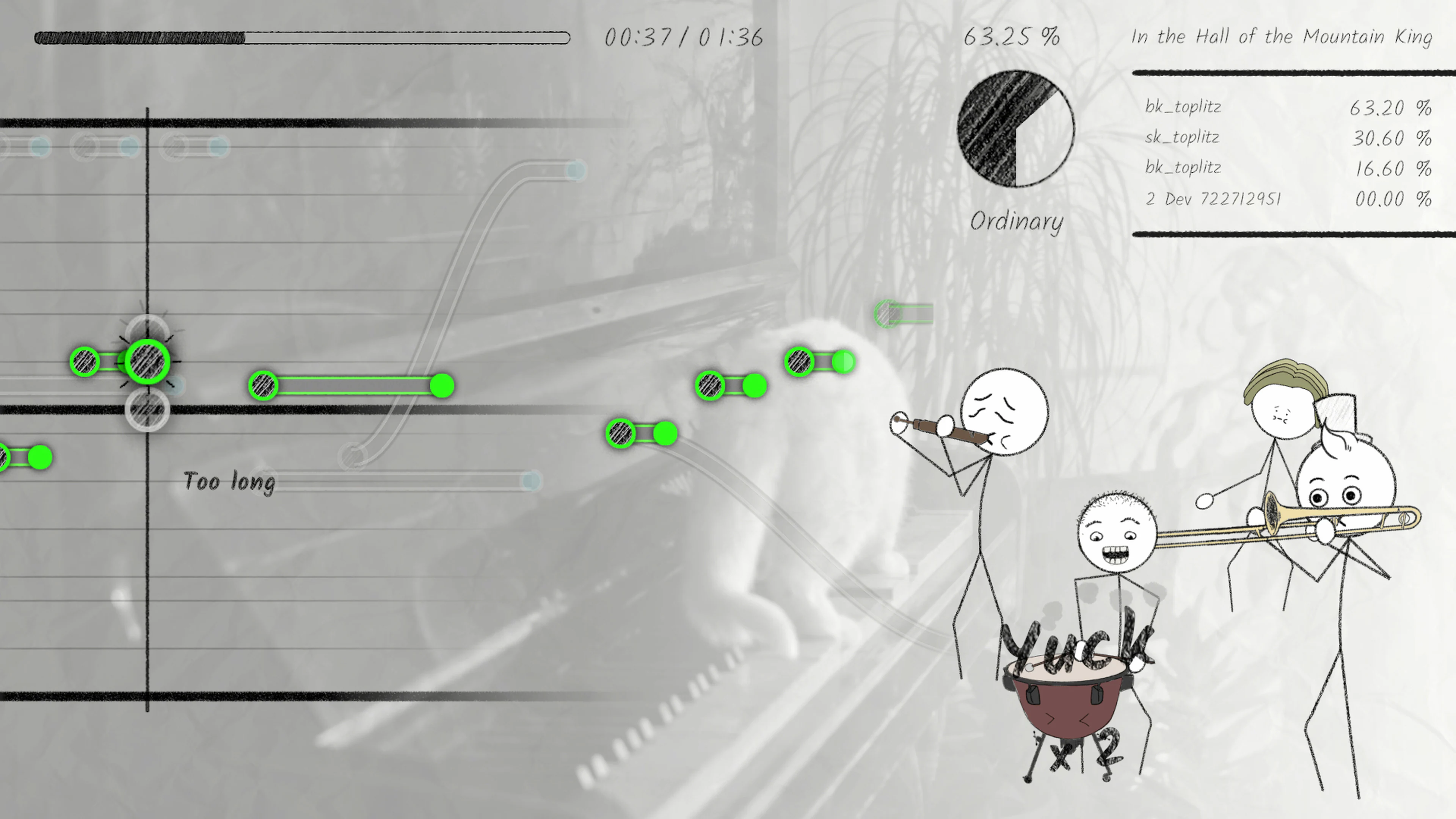Viewport: 1456px width, 819px height.
Task: Click the long green sustain note
Action: (350, 386)
